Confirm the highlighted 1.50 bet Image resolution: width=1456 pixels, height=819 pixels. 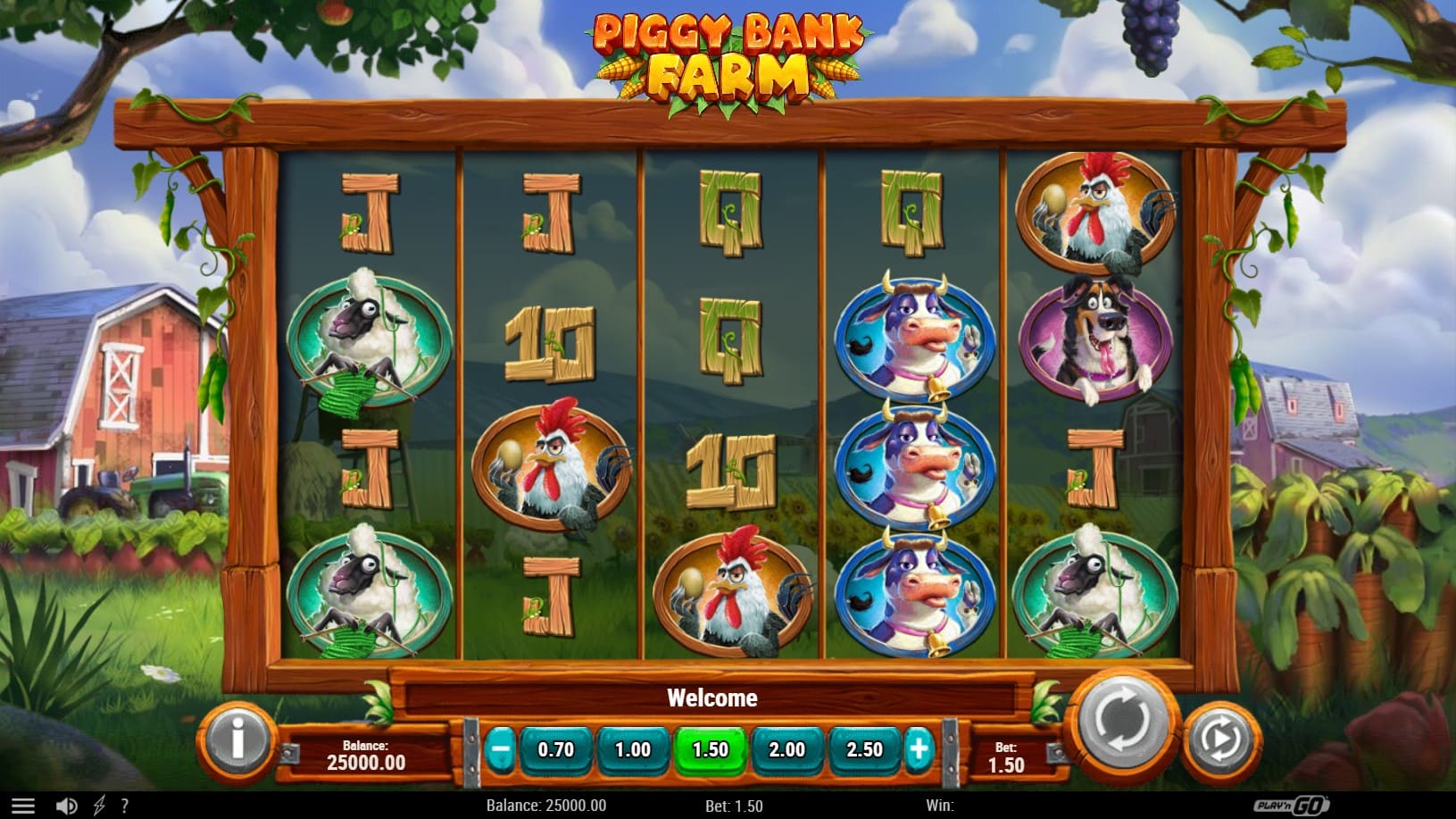[x=709, y=750]
